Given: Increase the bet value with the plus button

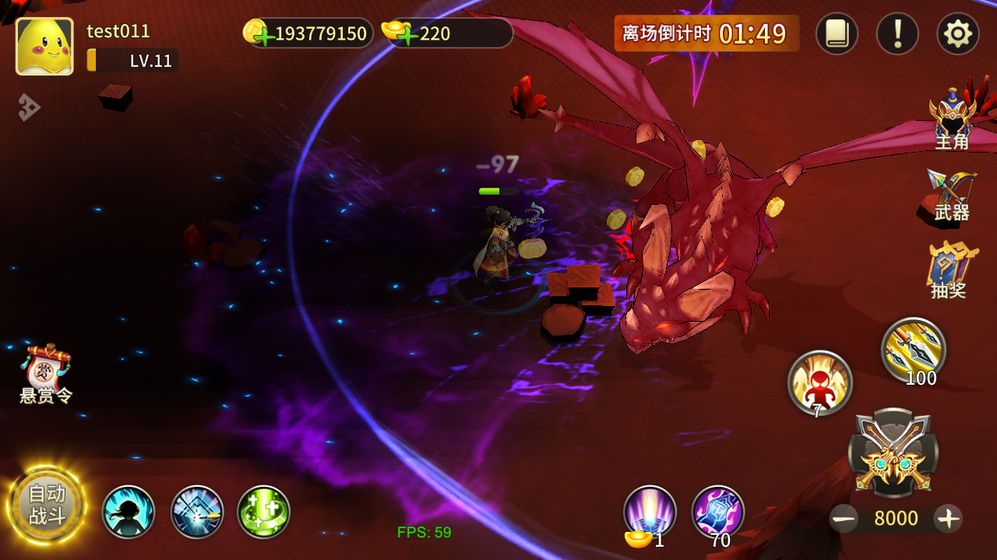Looking at the screenshot, I should (x=947, y=518).
